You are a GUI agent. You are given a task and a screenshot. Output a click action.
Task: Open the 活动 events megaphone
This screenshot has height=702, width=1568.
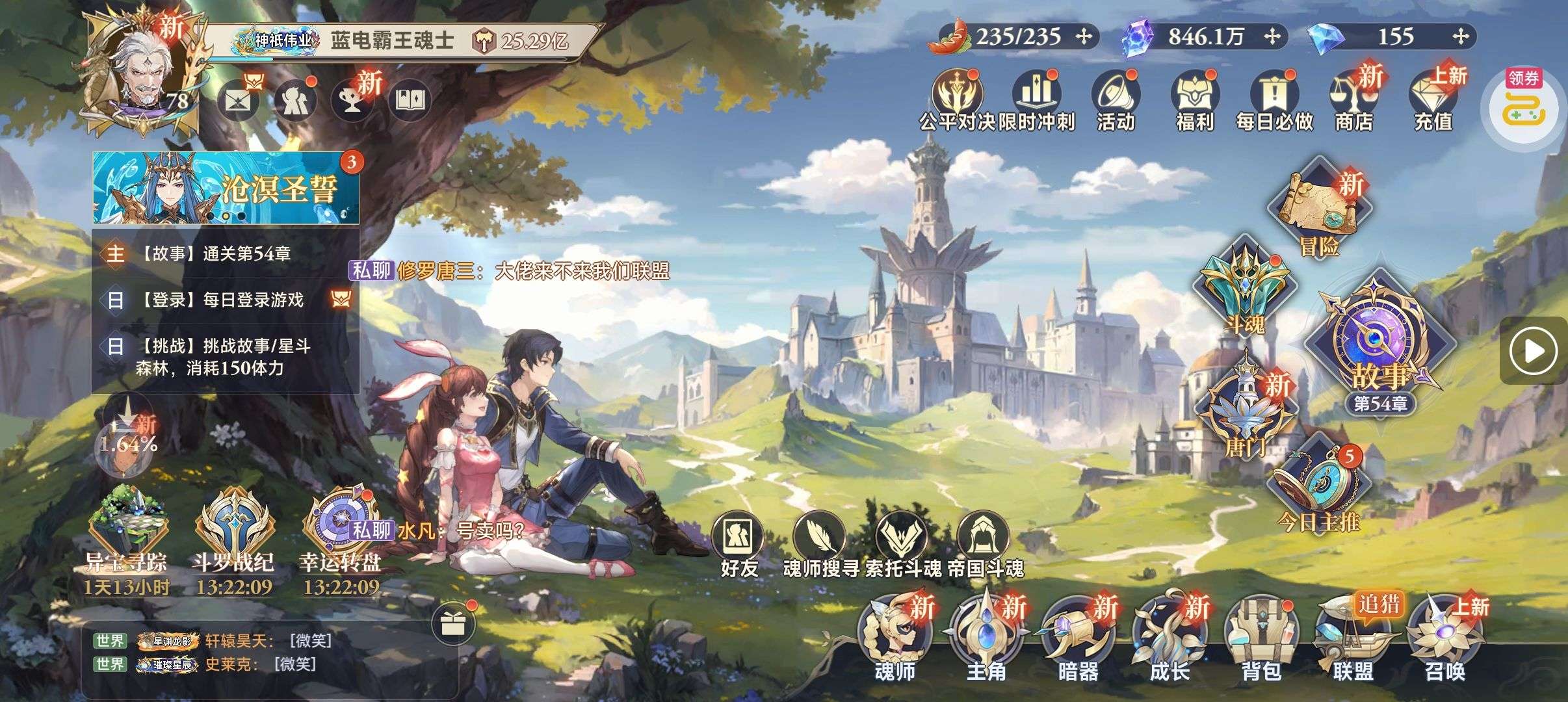[x=1116, y=101]
